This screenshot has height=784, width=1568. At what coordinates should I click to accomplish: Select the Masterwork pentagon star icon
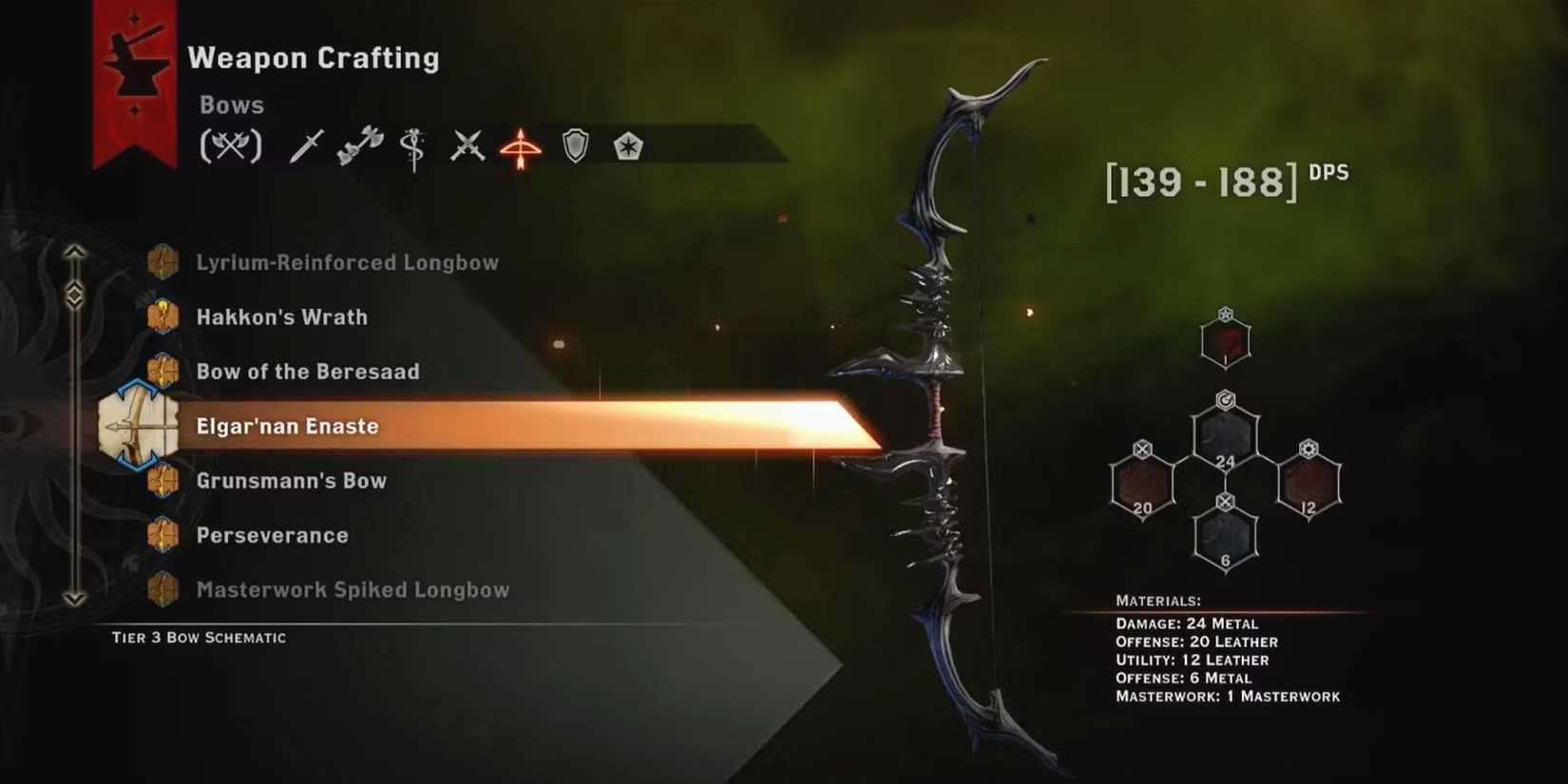[627, 145]
